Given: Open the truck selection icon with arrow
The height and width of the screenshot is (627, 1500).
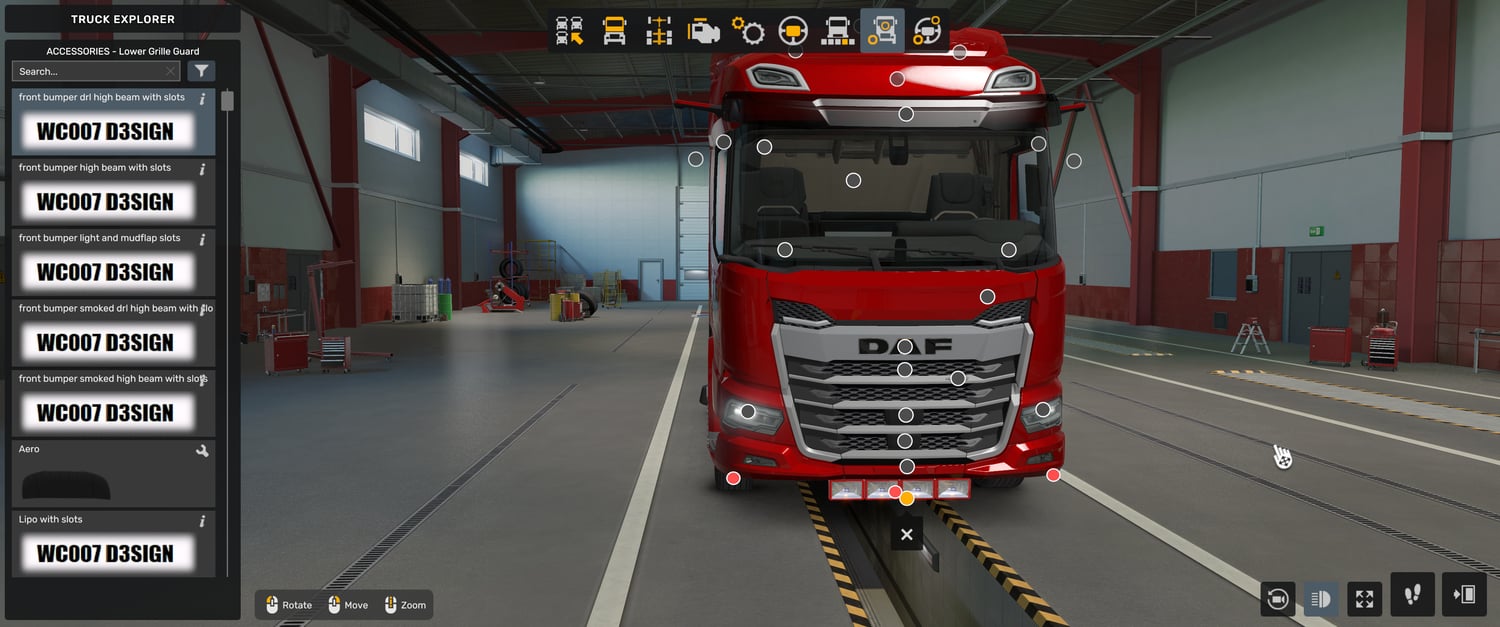Looking at the screenshot, I should tap(570, 31).
